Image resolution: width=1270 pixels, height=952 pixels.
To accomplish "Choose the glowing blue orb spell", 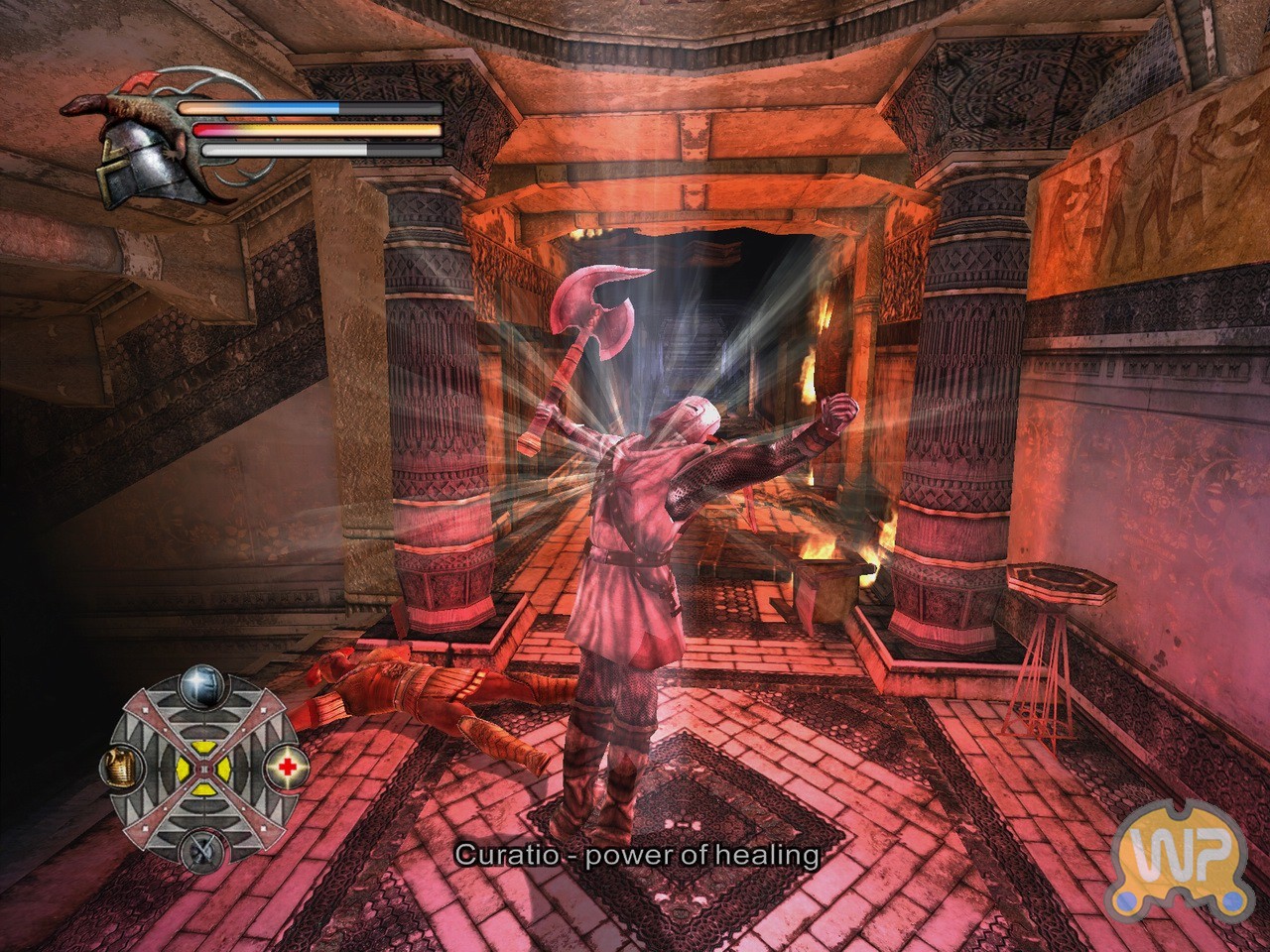I will pos(202,683).
